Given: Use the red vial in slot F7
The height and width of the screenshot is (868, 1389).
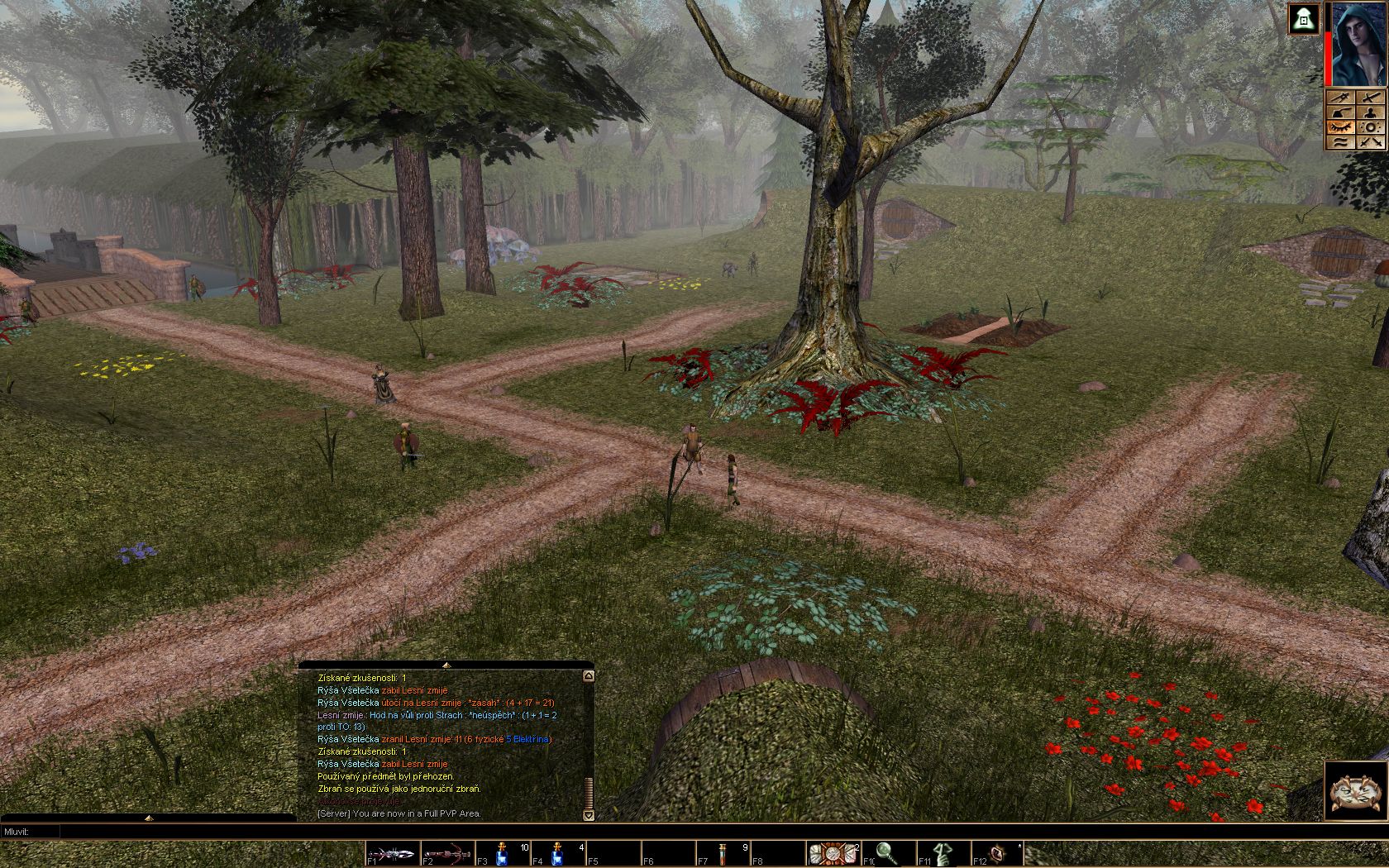Looking at the screenshot, I should pos(723,853).
